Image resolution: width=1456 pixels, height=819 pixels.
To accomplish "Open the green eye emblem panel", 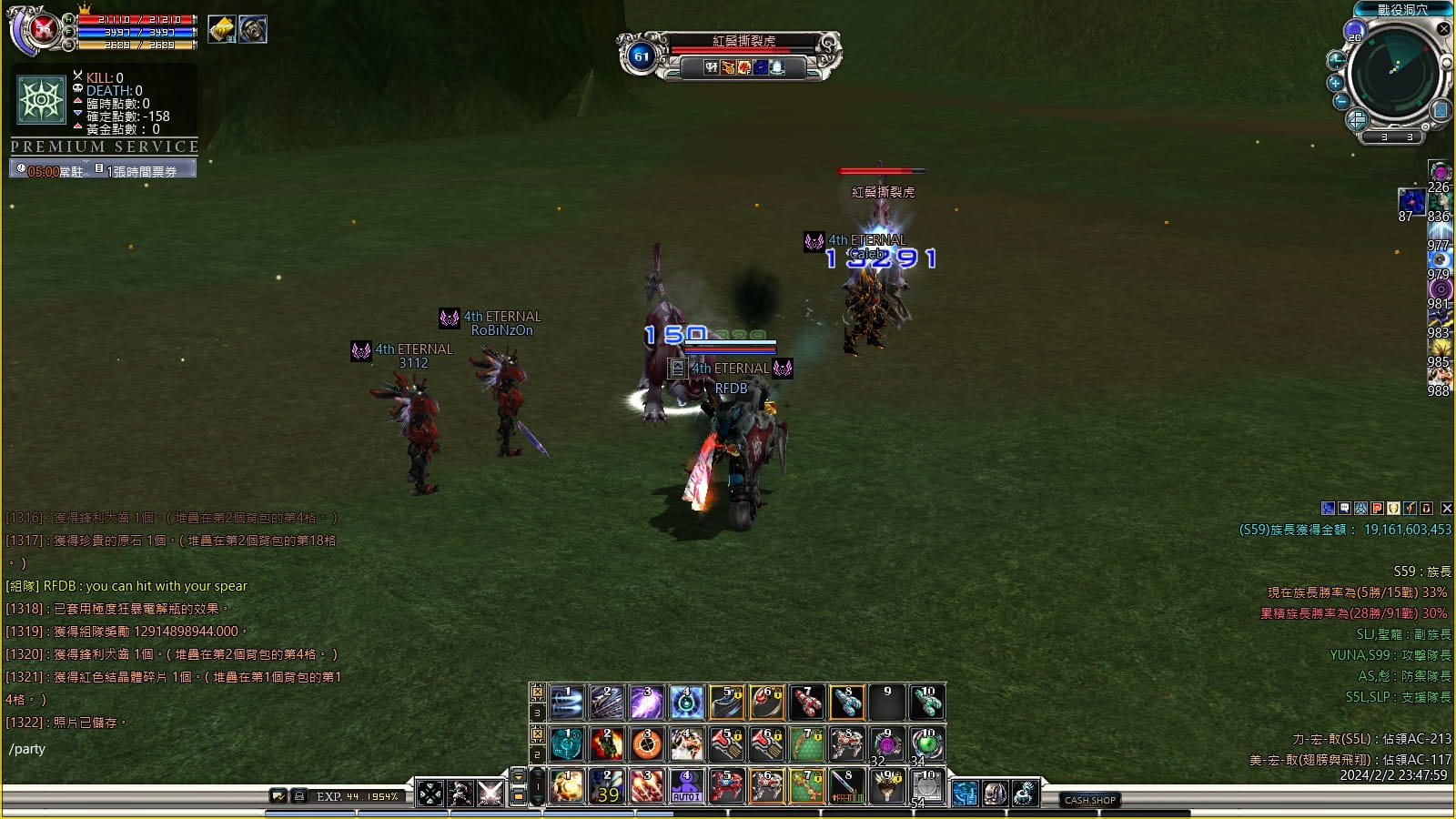I will [x=41, y=99].
